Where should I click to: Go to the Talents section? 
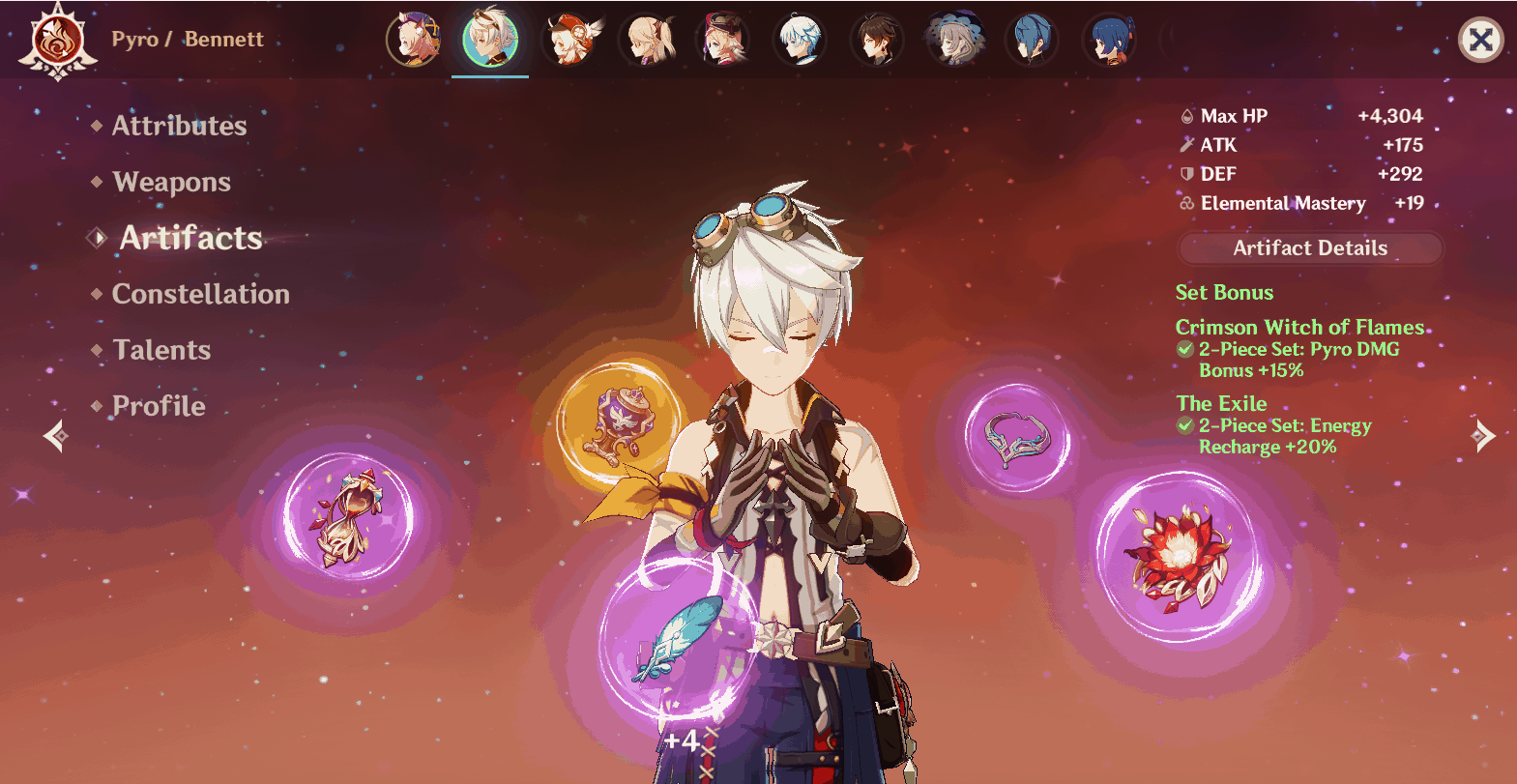pyautogui.click(x=161, y=350)
